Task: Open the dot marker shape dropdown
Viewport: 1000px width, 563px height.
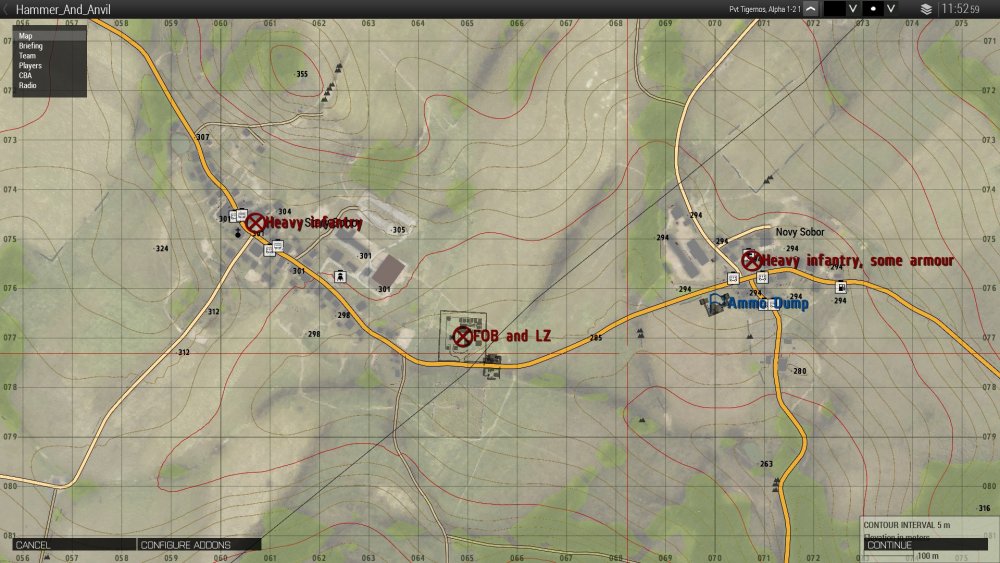Action: pos(891,8)
